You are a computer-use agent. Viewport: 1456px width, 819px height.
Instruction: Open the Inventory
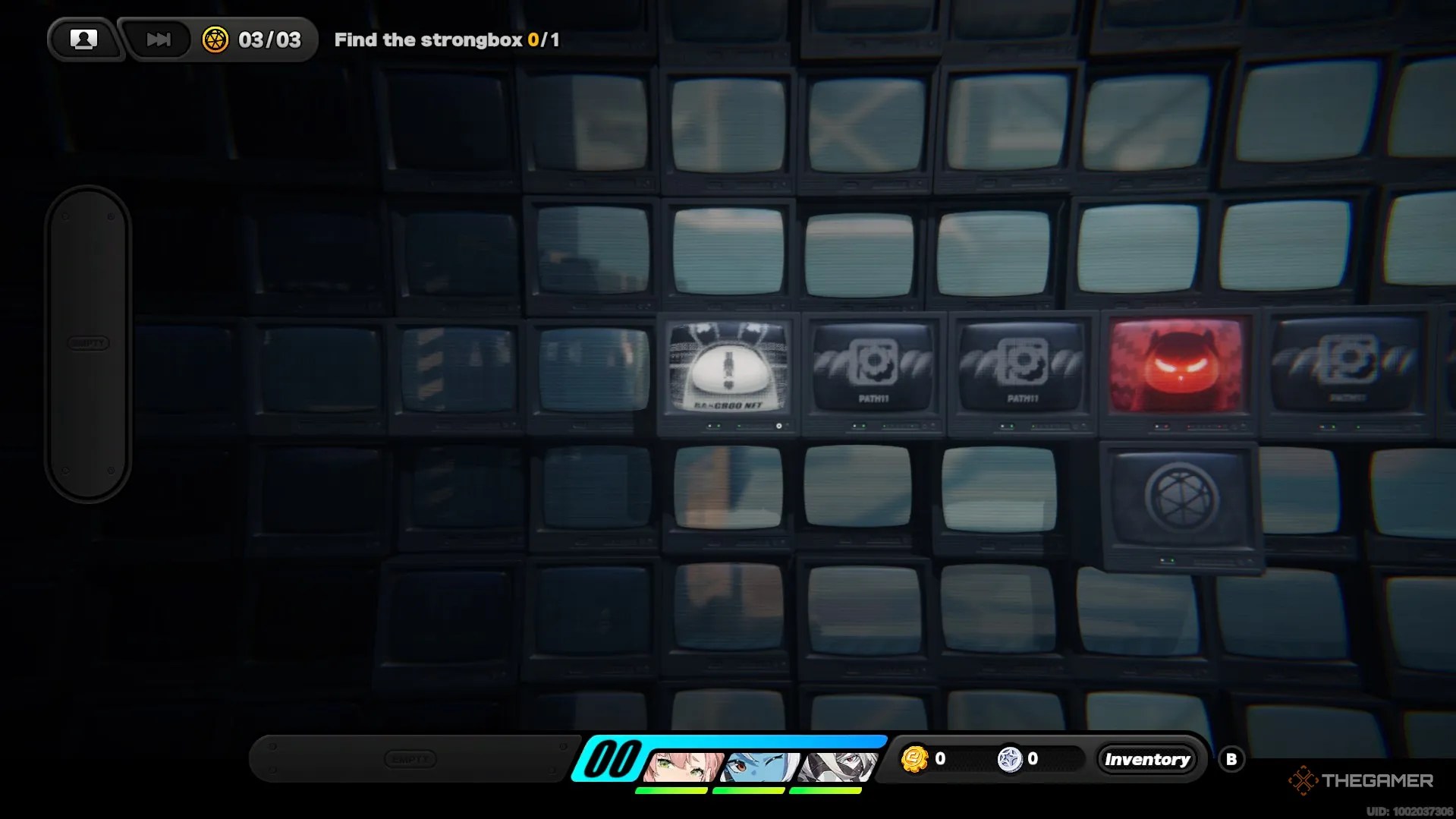(1147, 758)
